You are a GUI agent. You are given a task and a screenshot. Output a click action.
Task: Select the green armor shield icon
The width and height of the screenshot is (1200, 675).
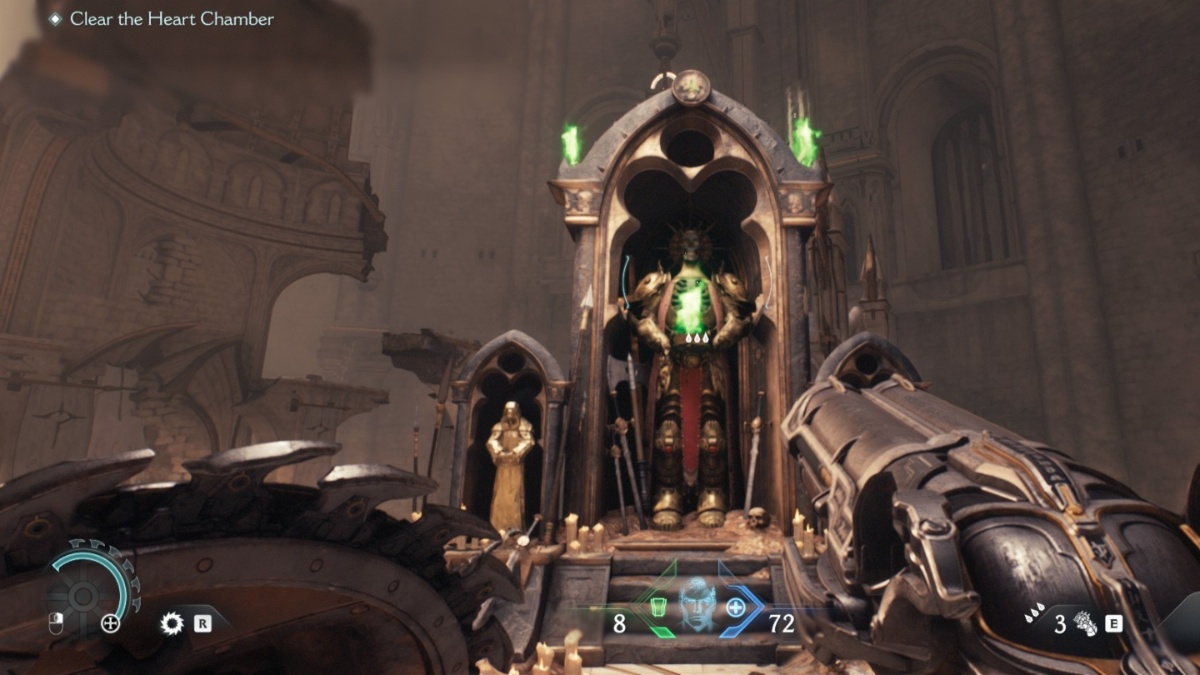coord(658,607)
